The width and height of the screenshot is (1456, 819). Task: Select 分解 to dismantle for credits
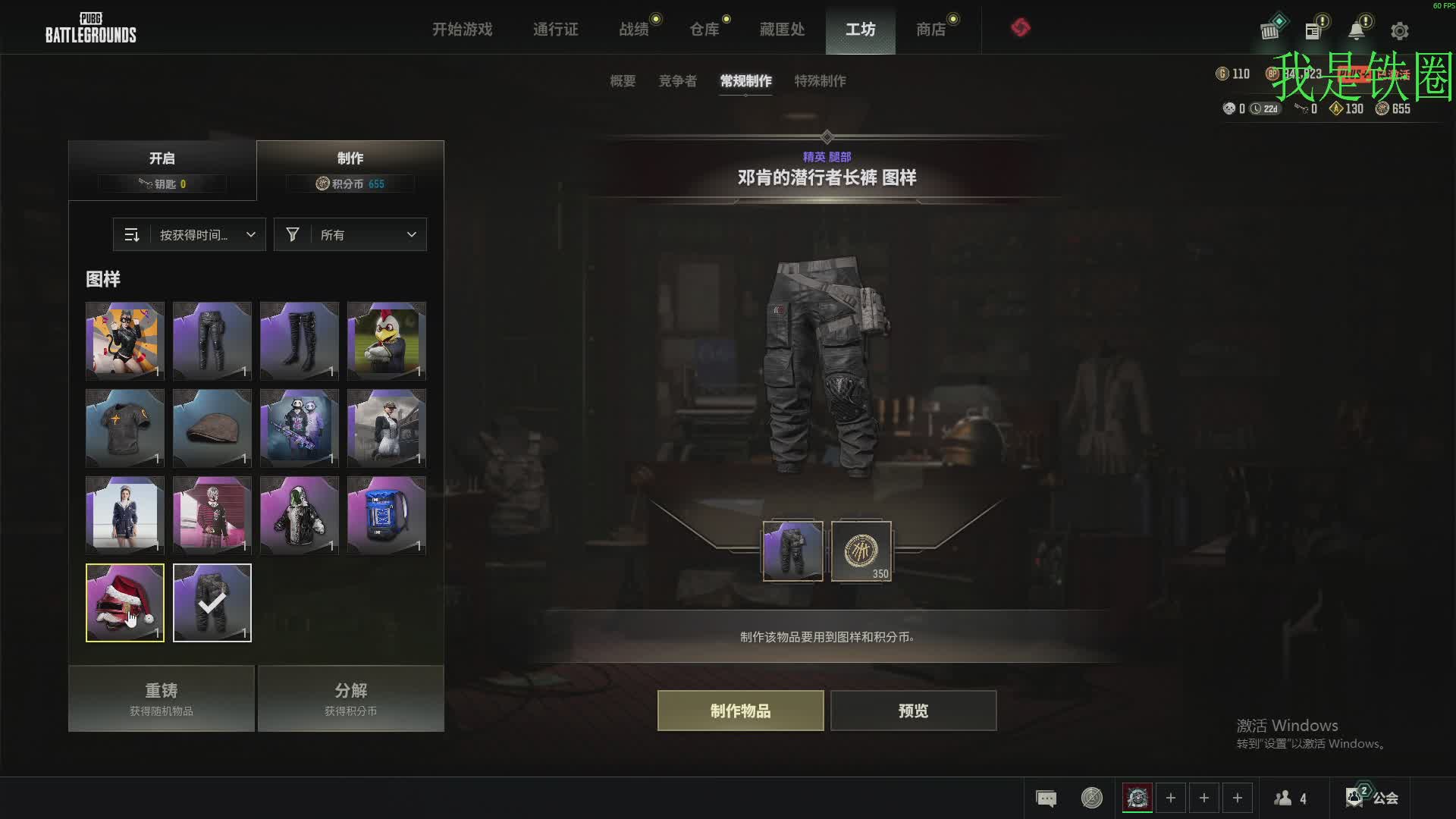(350, 698)
